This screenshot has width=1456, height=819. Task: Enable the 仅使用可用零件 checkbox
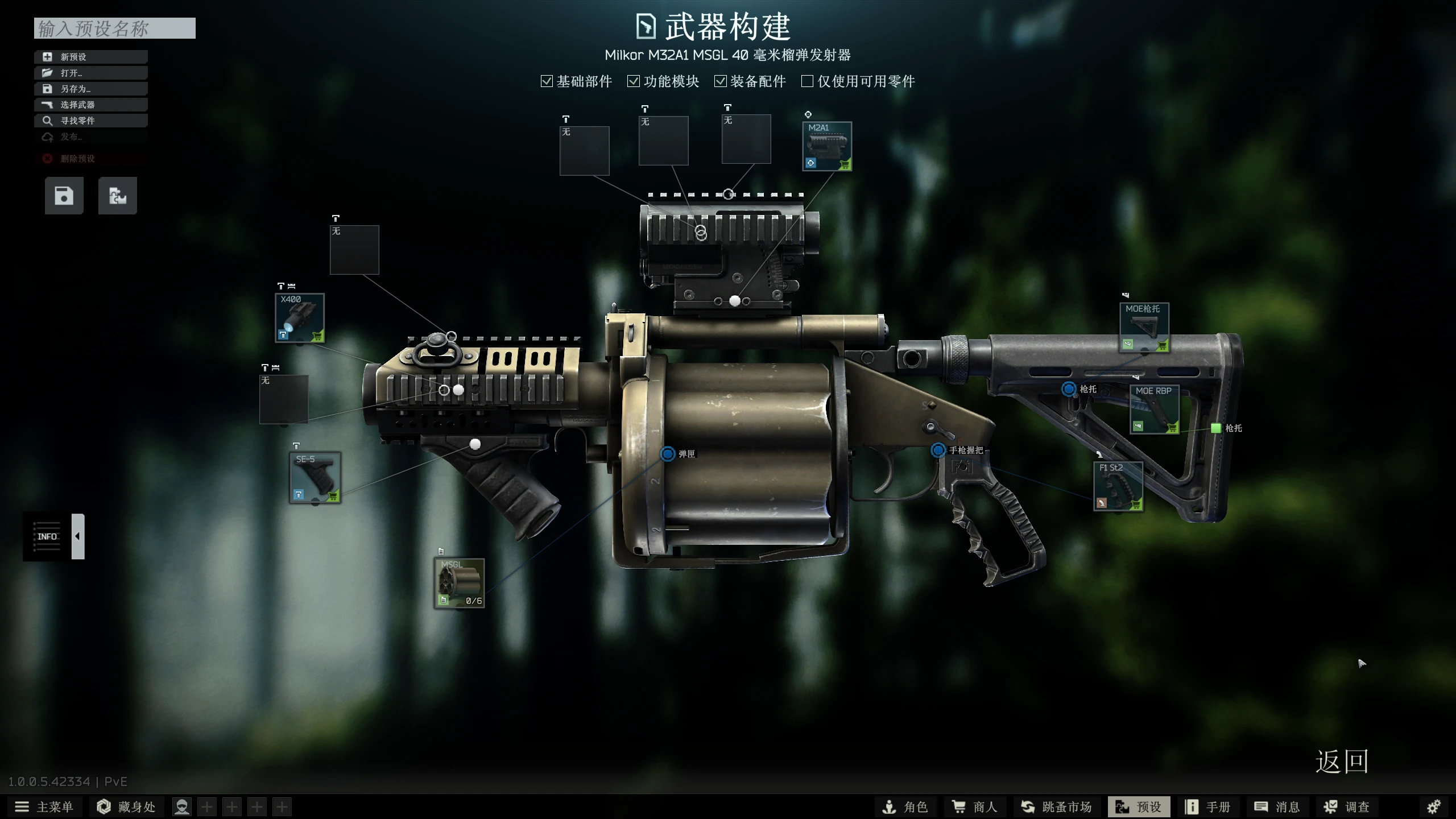pos(806,81)
